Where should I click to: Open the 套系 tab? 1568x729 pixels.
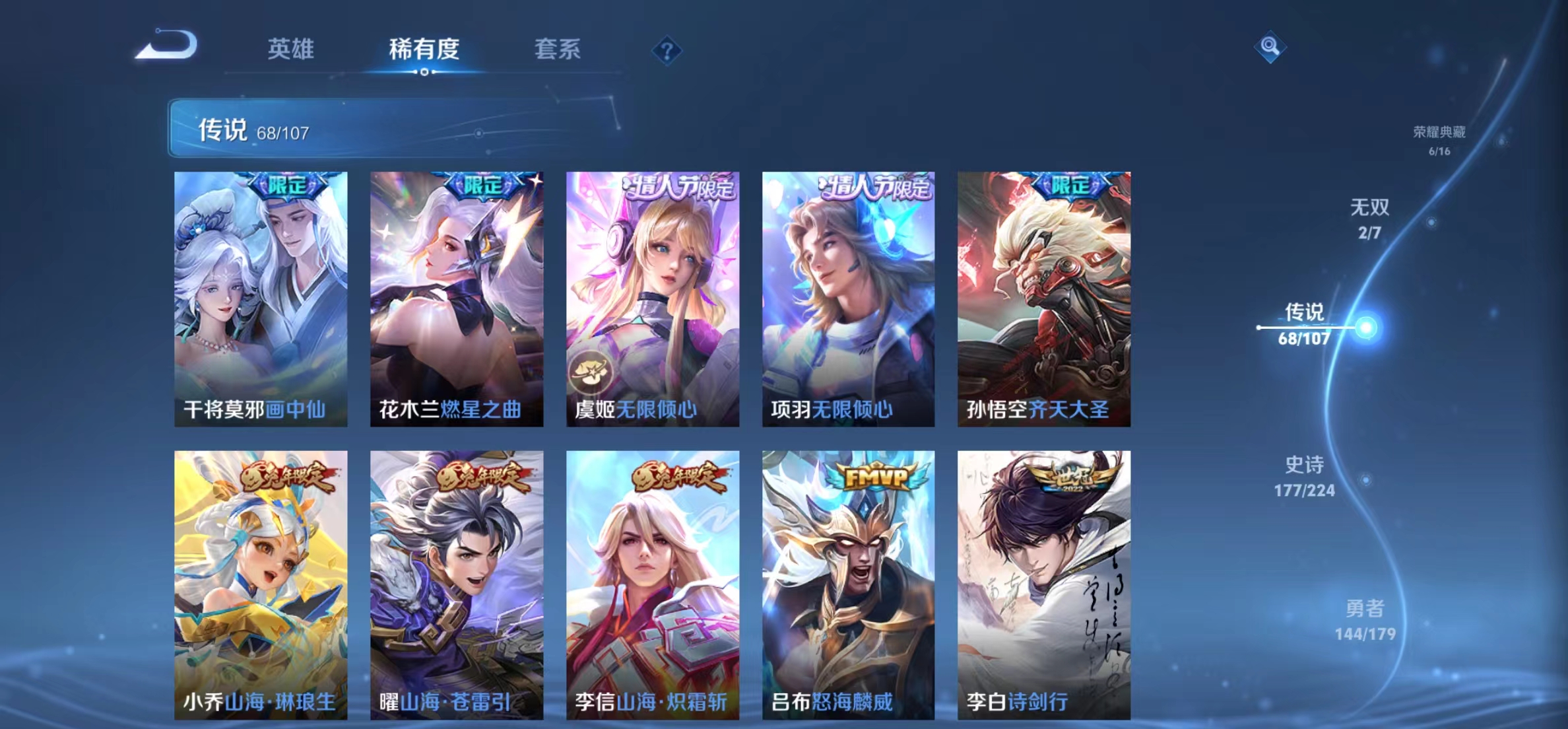click(x=558, y=49)
